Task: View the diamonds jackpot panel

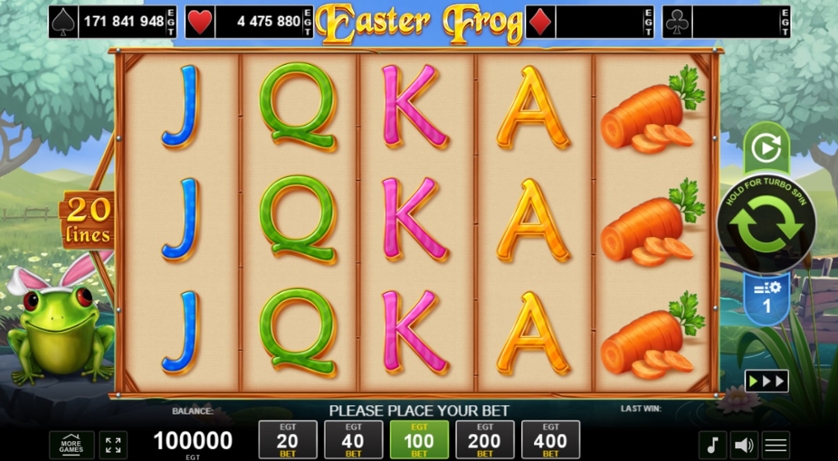Action: 590,21
